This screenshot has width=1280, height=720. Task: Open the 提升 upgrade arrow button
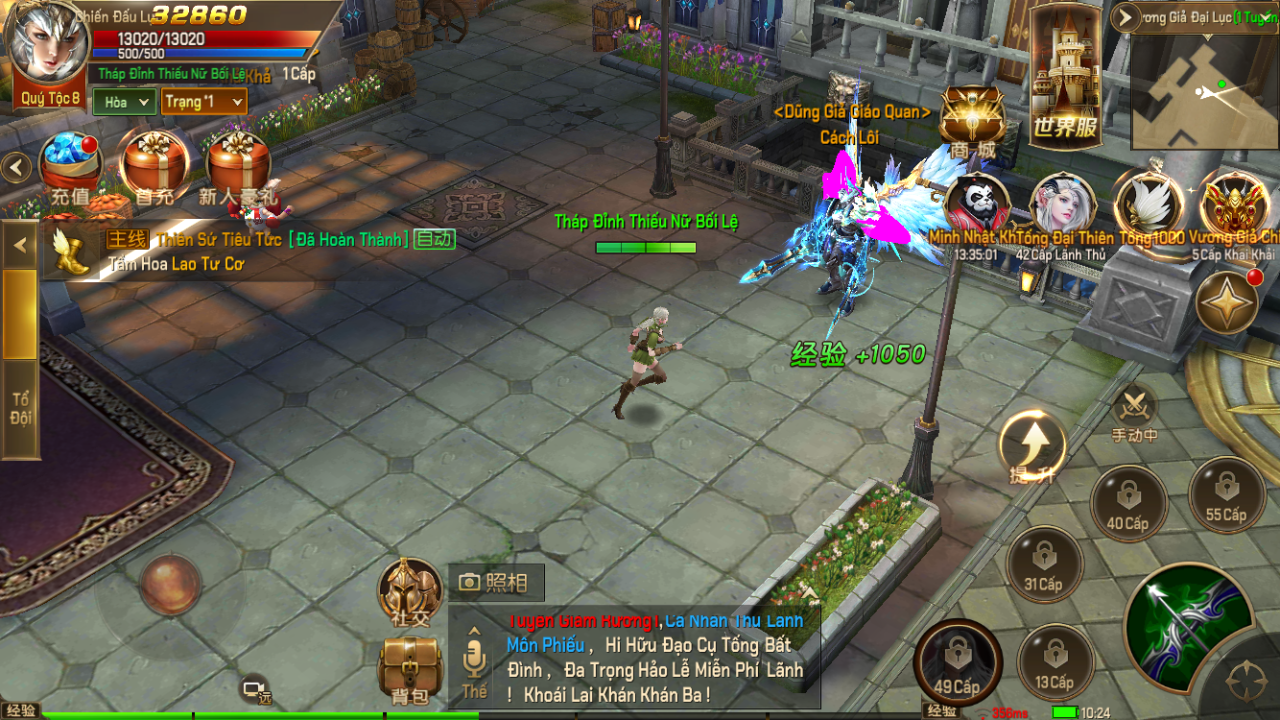click(1032, 445)
